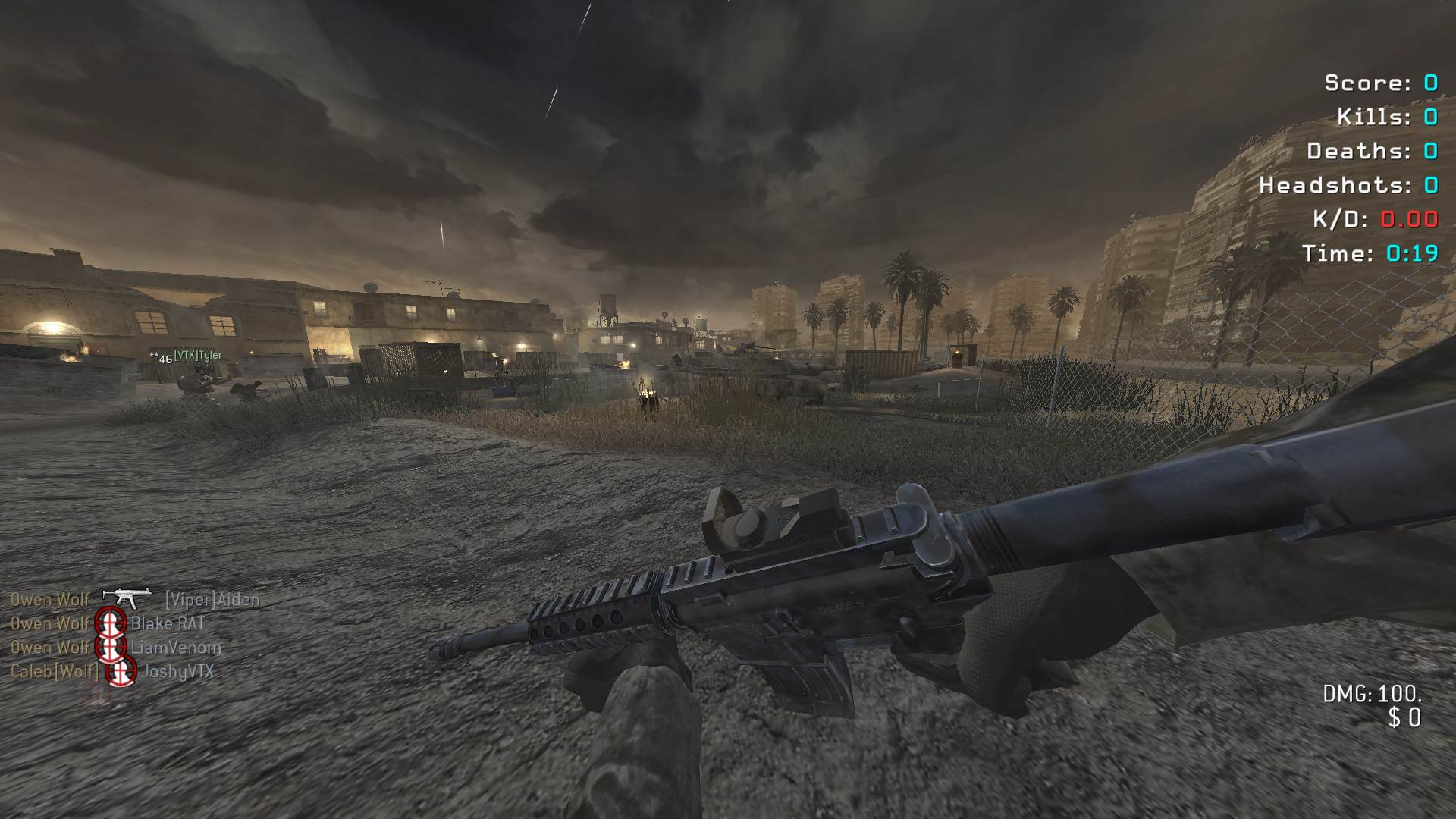Click the JoshyVTX killfeed name
Image resolution: width=1456 pixels, height=819 pixels.
[177, 672]
